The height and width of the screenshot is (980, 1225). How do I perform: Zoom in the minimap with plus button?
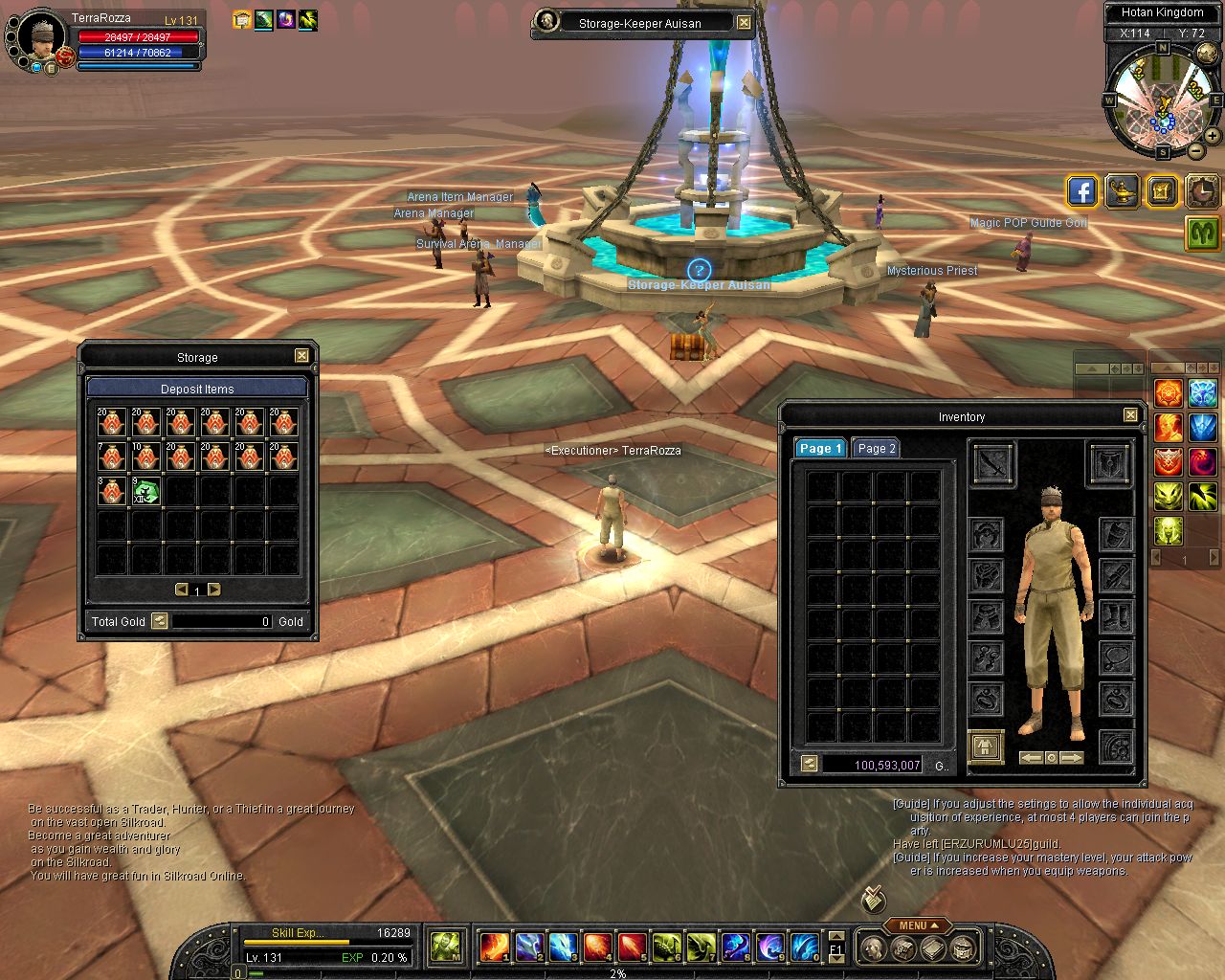click(1213, 136)
